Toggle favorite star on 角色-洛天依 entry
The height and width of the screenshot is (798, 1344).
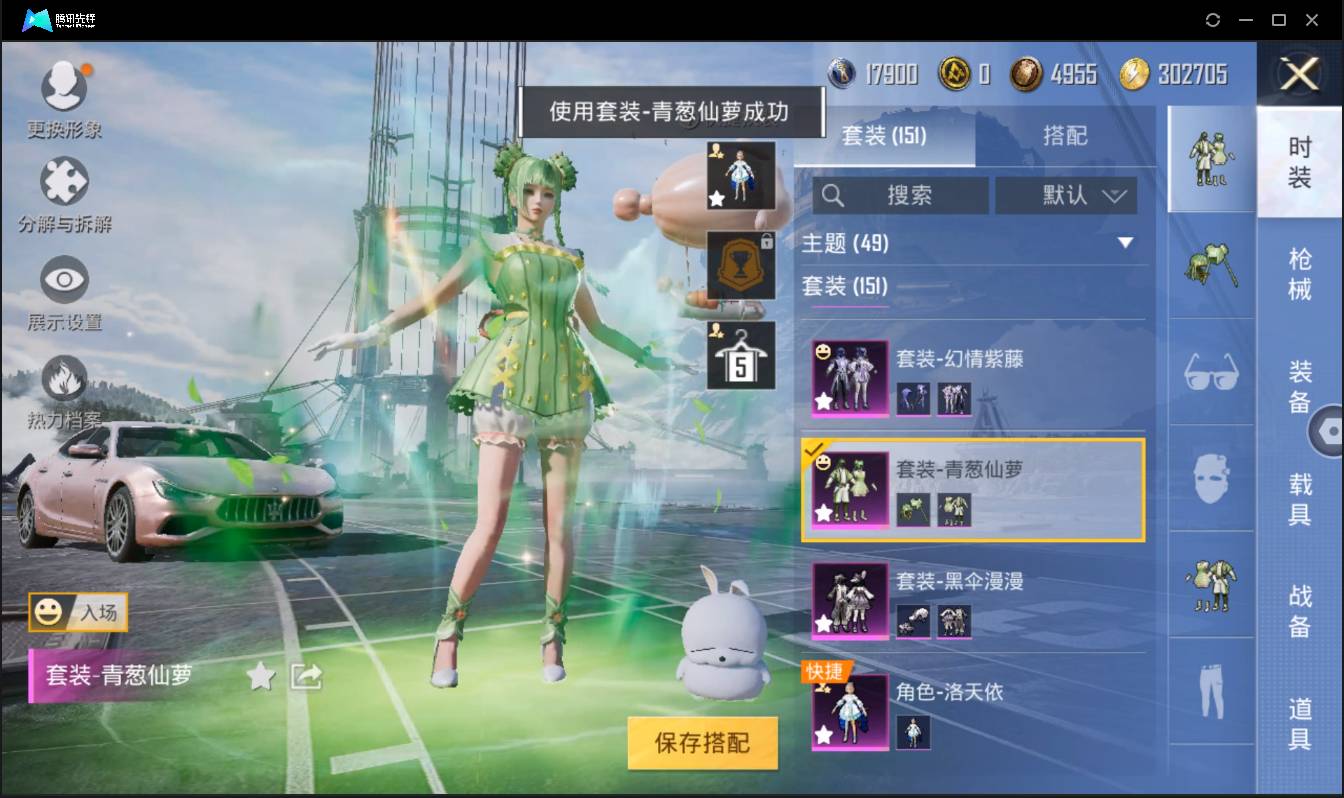(824, 733)
